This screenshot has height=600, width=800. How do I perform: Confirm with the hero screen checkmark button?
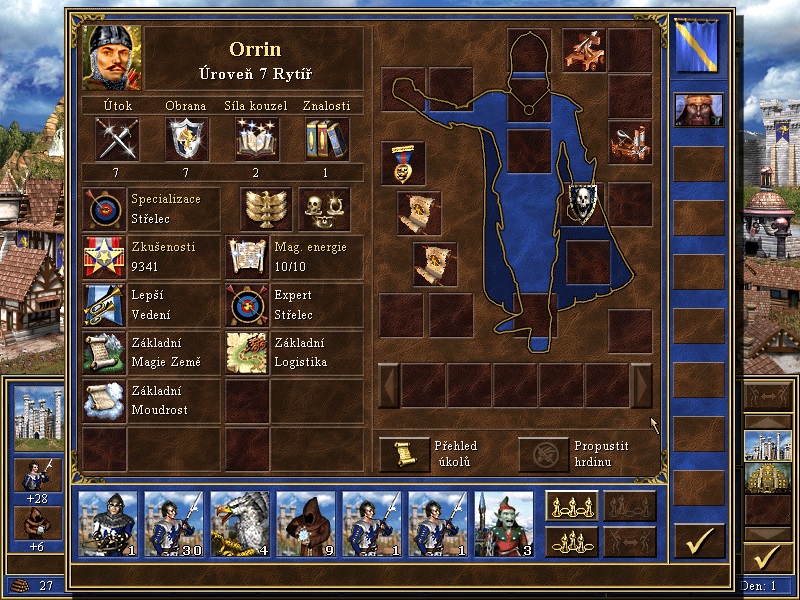coord(699,541)
